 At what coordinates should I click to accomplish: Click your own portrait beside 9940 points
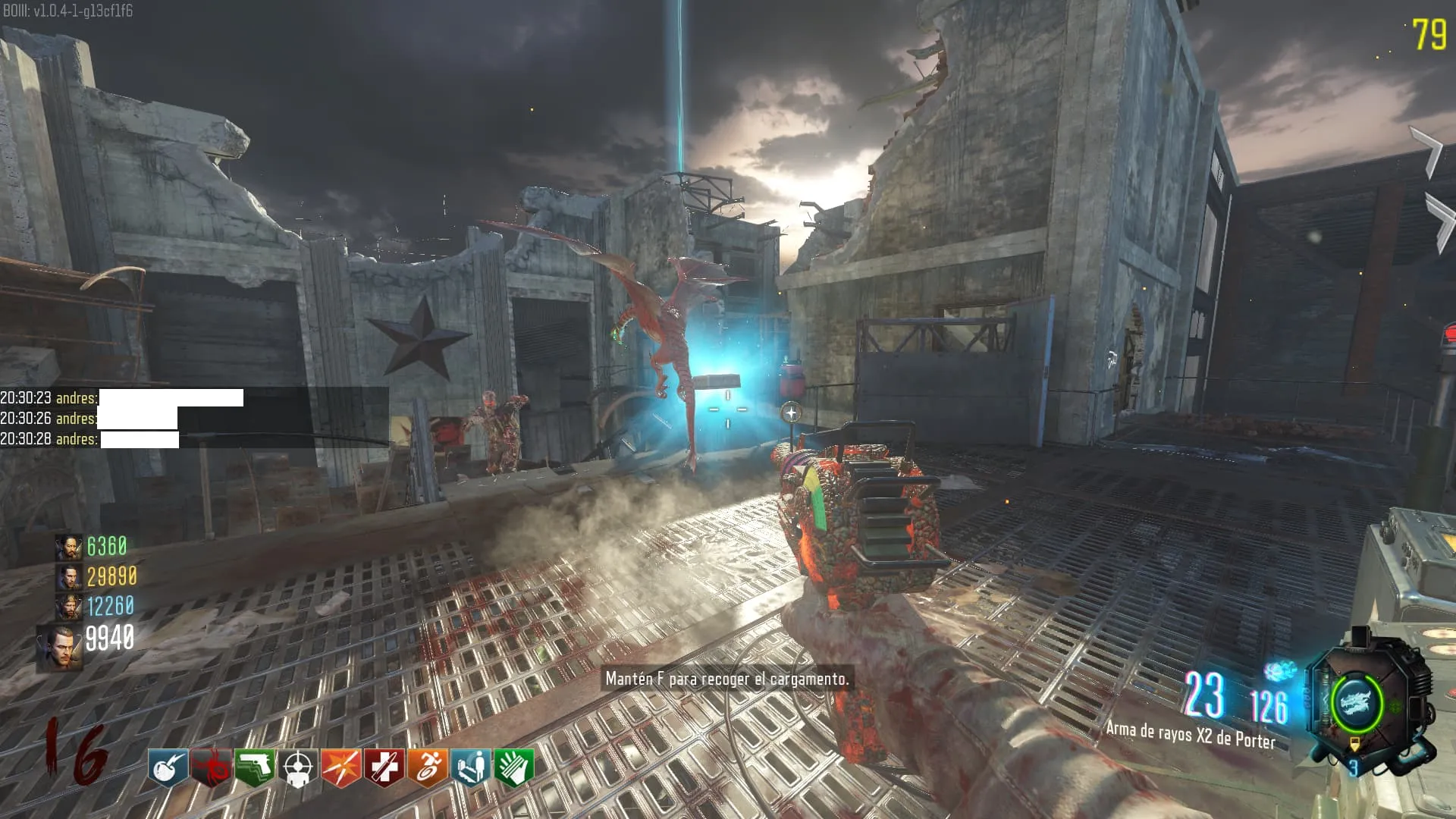click(x=59, y=648)
